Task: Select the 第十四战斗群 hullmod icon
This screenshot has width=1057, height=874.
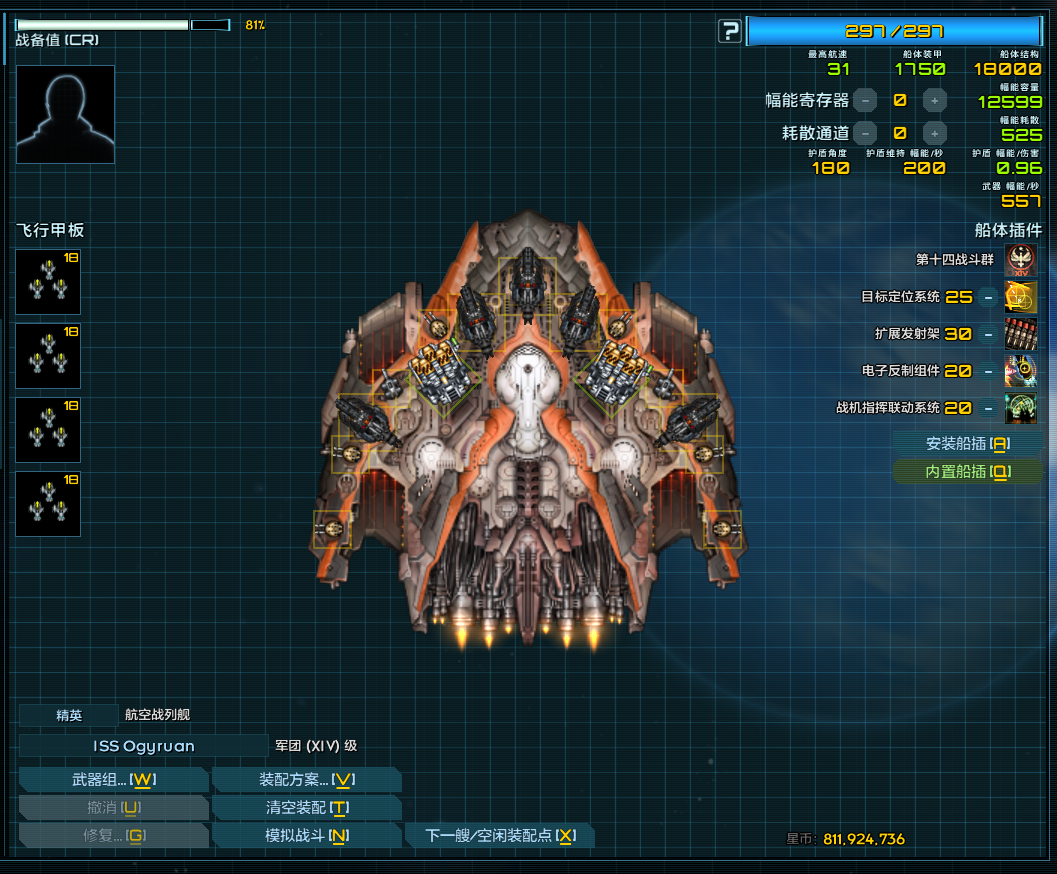Action: pos(1020,260)
